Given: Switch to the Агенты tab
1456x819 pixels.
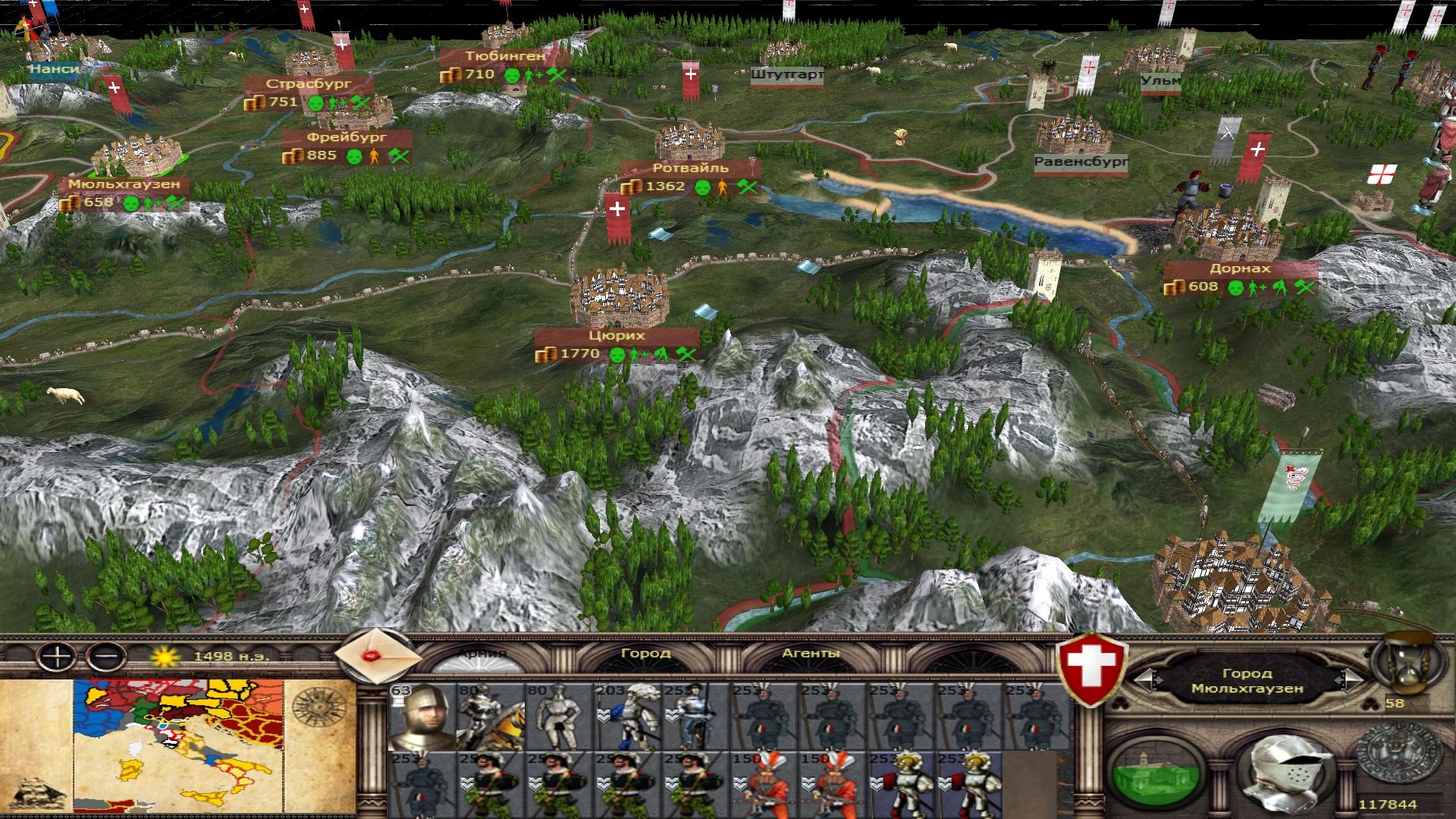Looking at the screenshot, I should tap(811, 654).
